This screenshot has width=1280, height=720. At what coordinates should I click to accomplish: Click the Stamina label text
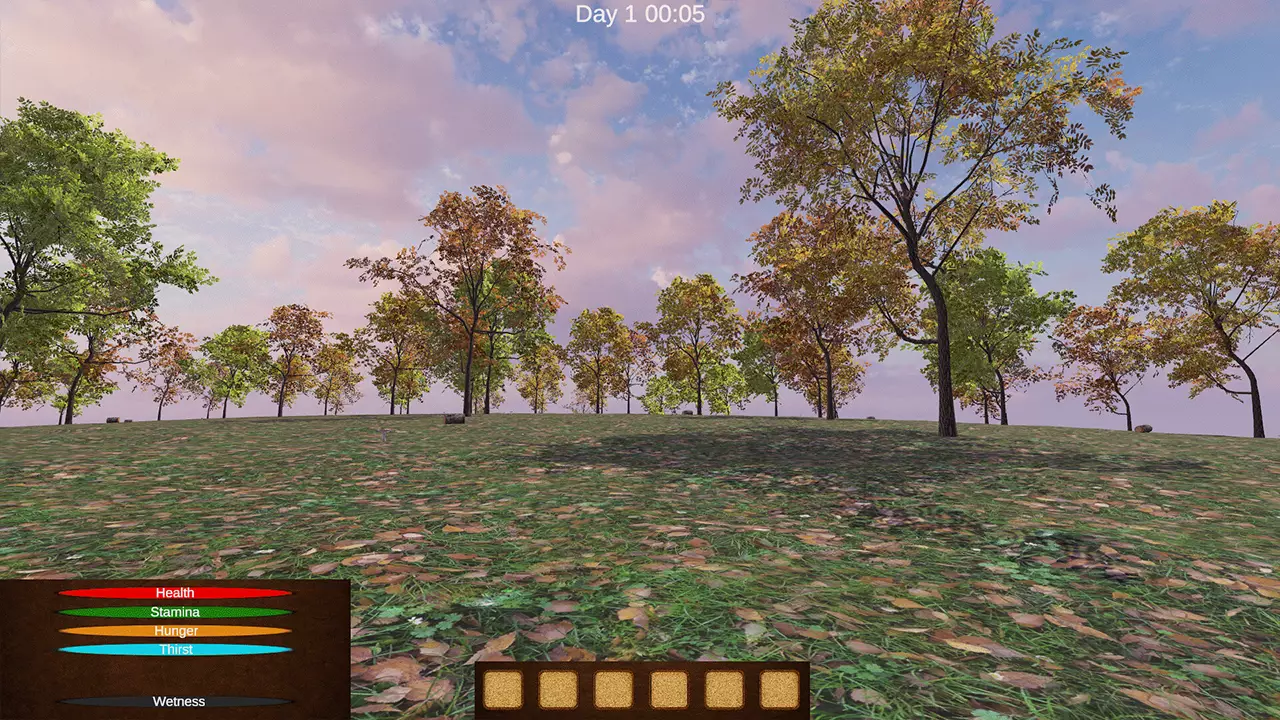pos(175,611)
